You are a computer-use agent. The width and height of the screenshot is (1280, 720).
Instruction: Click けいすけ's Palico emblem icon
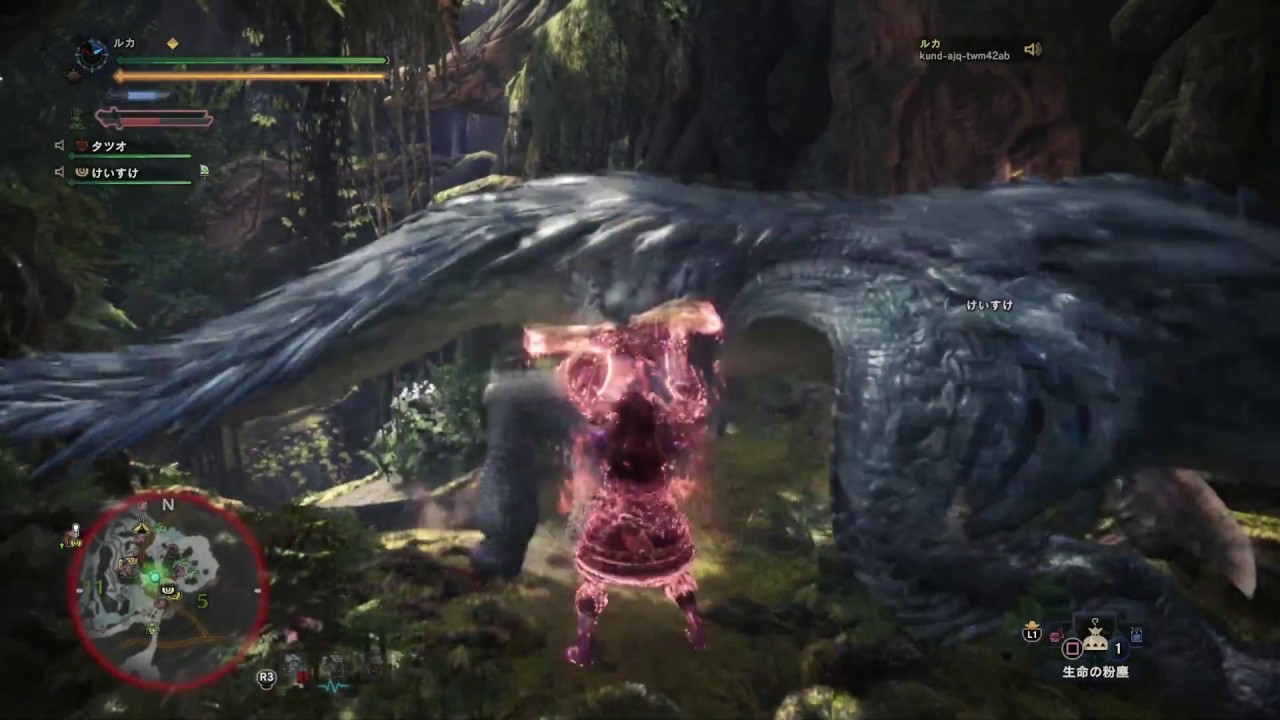82,172
